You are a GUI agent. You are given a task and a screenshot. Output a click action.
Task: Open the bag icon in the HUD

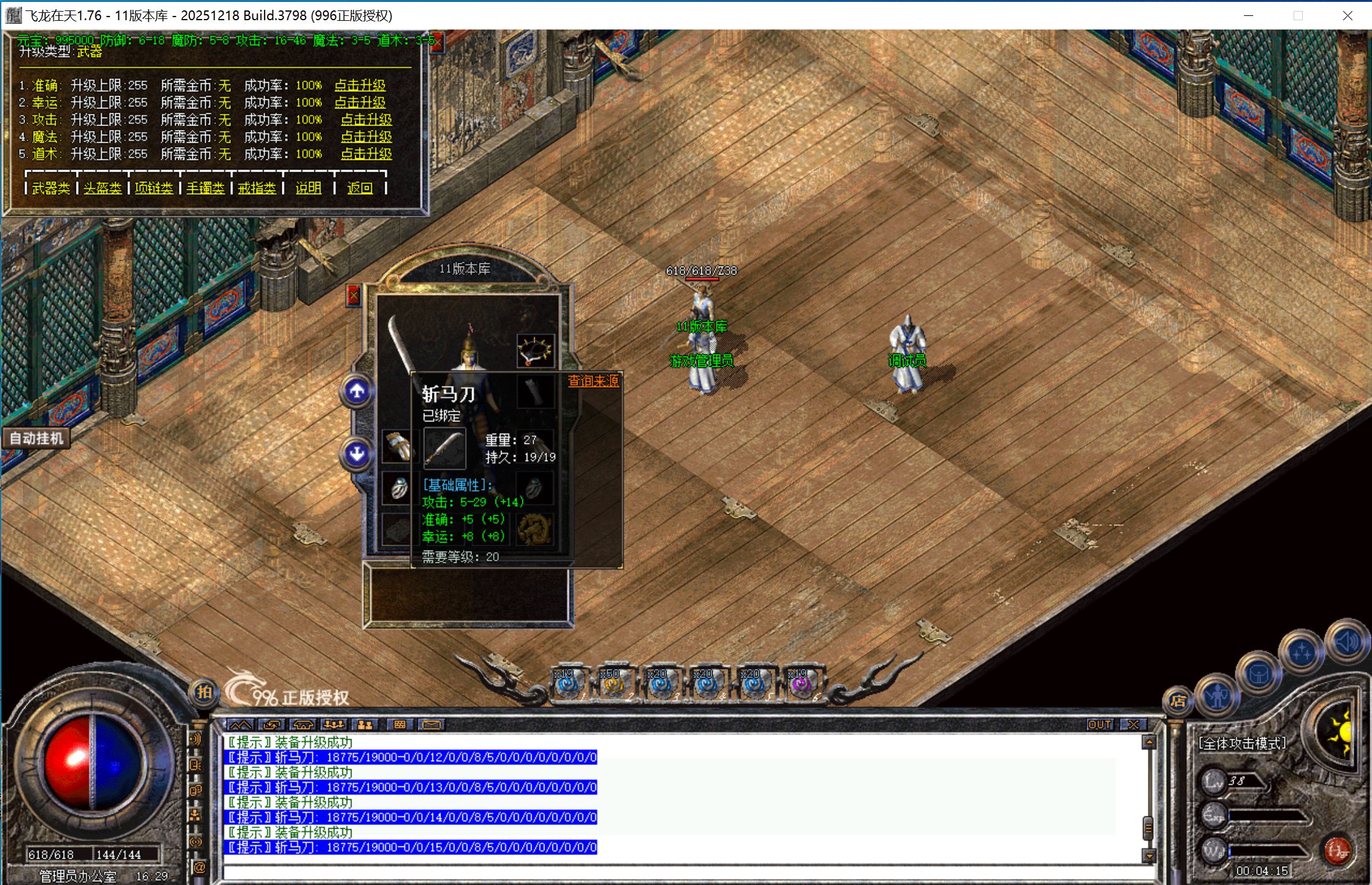coord(1259,675)
